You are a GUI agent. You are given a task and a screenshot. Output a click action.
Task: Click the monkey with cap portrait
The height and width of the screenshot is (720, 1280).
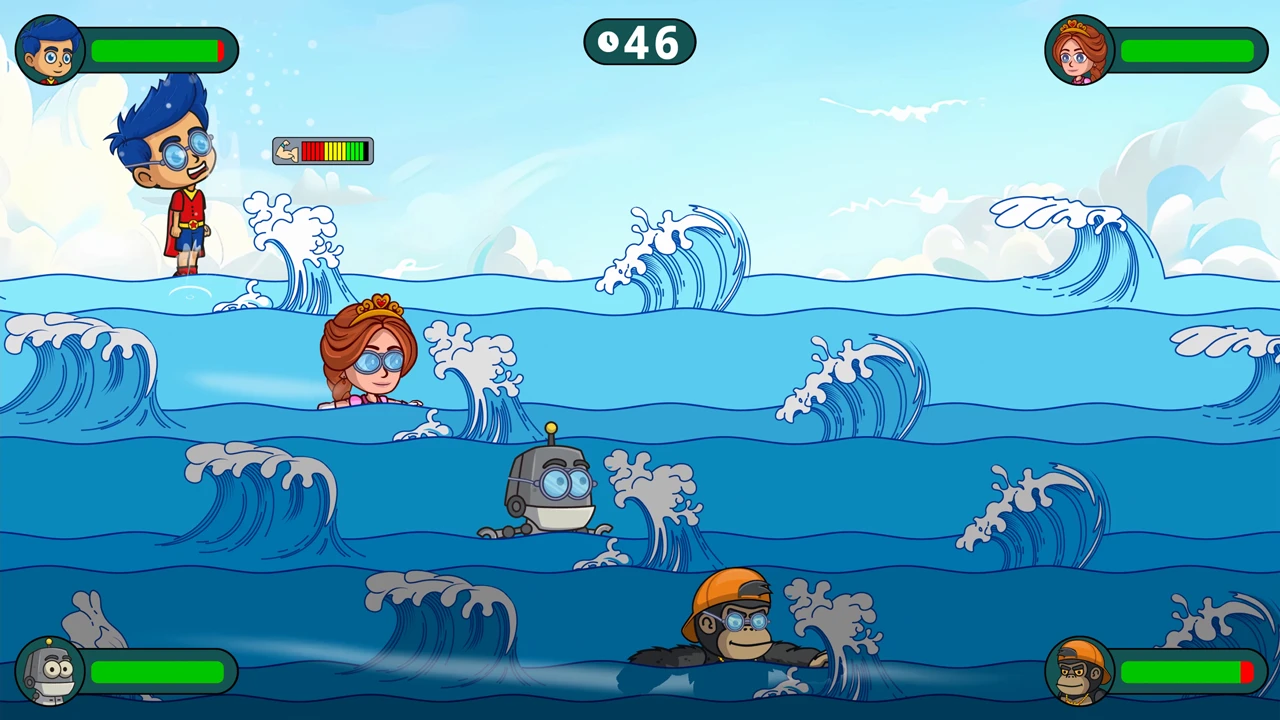tap(1078, 671)
